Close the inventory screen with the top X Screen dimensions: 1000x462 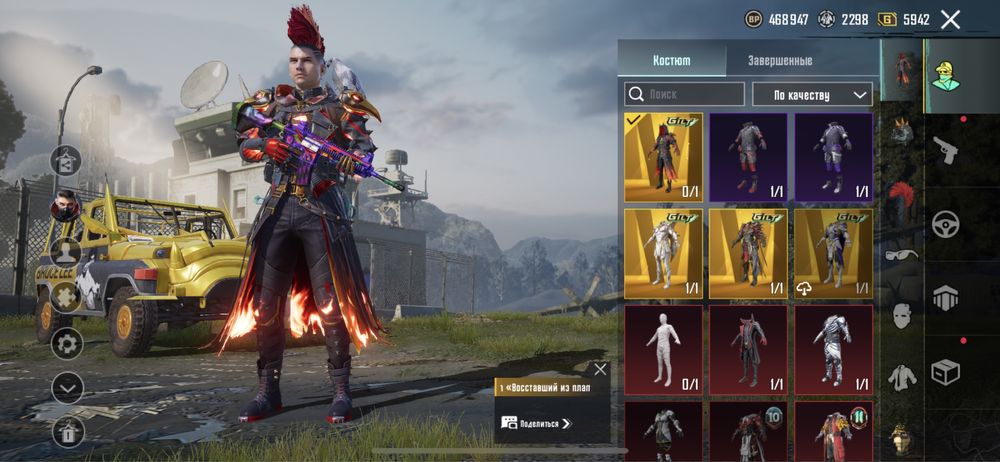point(951,19)
